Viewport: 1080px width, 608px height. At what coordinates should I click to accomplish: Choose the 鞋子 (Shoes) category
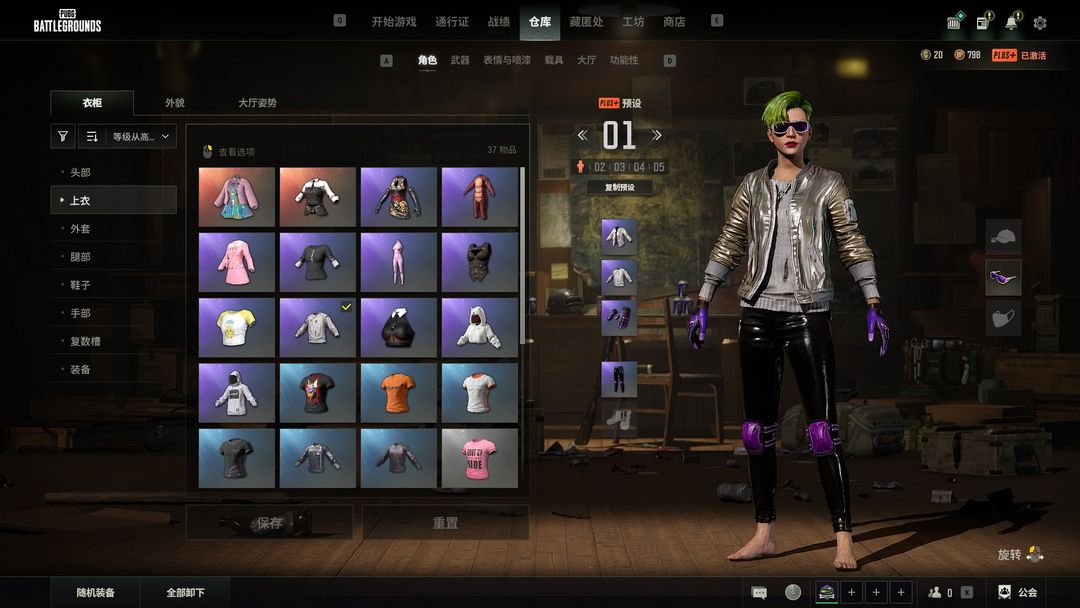tap(80, 285)
